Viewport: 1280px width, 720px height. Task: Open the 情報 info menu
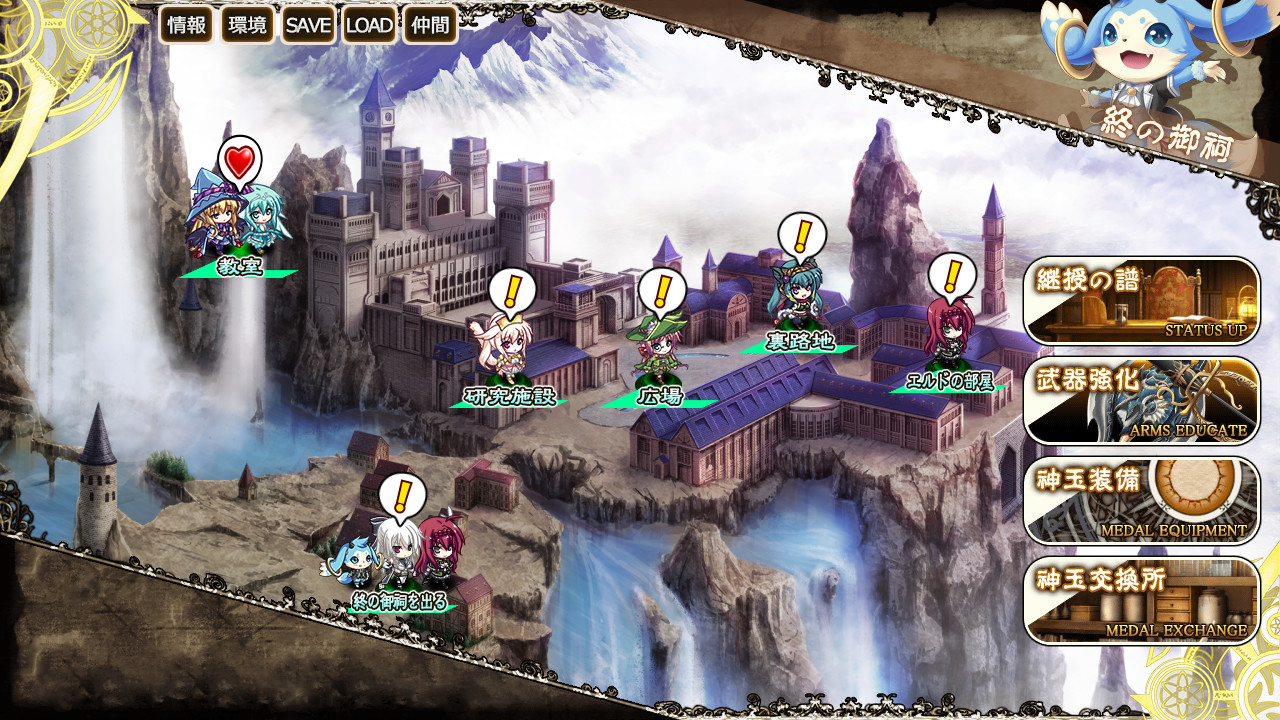pyautogui.click(x=187, y=25)
